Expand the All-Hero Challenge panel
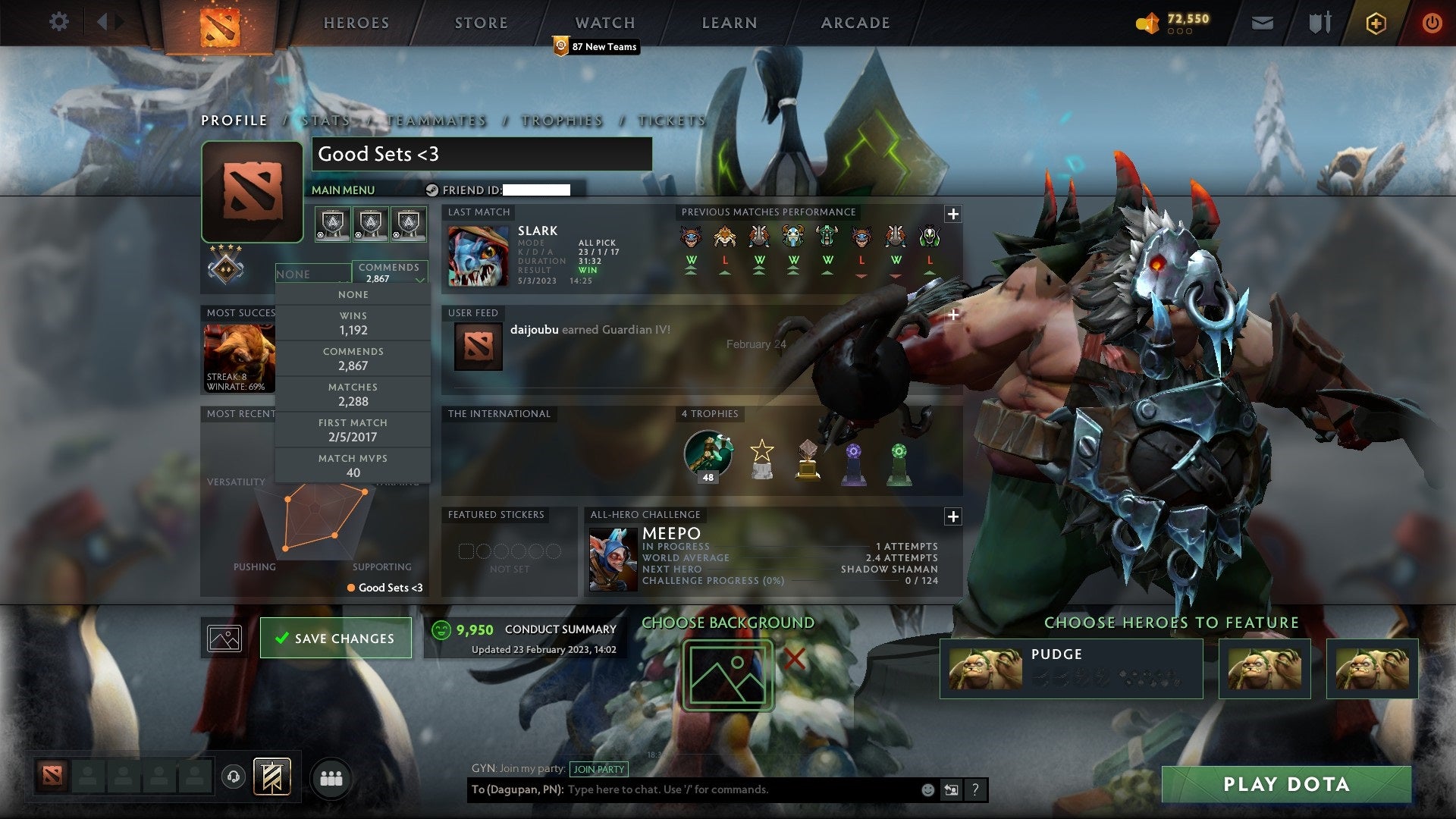 953,516
